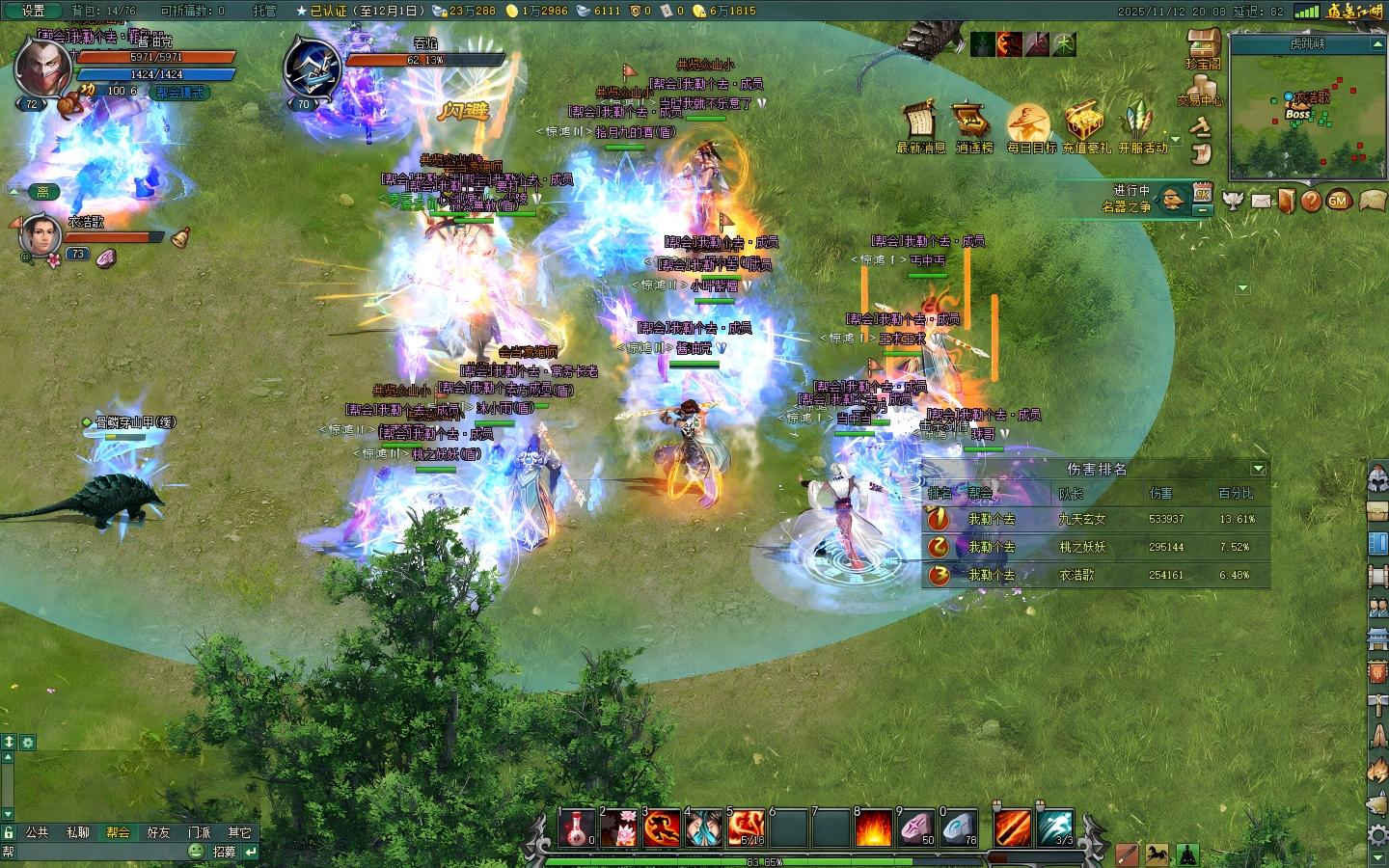Open the 充值豪礼 recharge rewards chest
The width and height of the screenshot is (1389, 868).
point(1085,125)
